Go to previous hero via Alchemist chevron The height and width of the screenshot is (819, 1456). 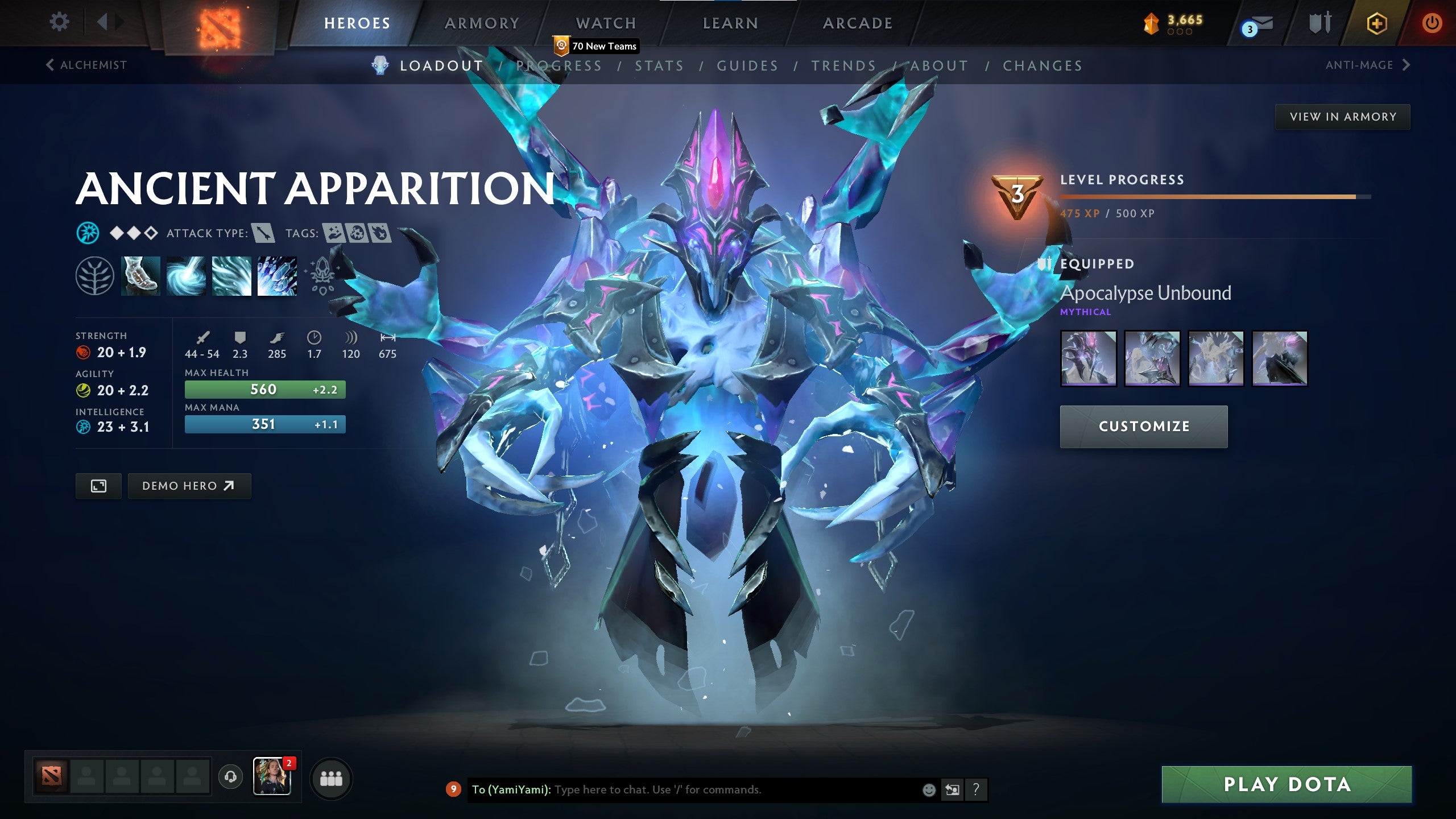[x=49, y=65]
